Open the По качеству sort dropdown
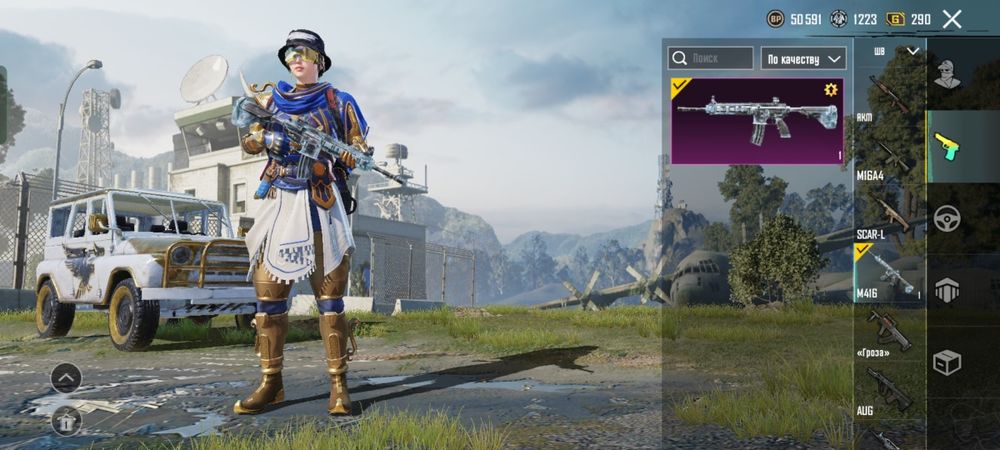 [804, 59]
